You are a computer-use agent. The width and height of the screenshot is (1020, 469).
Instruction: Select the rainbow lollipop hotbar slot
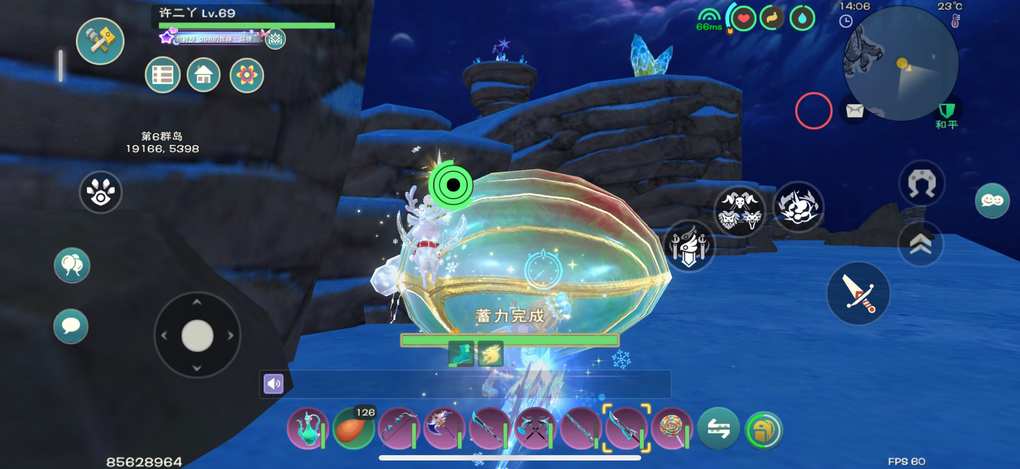(672, 428)
